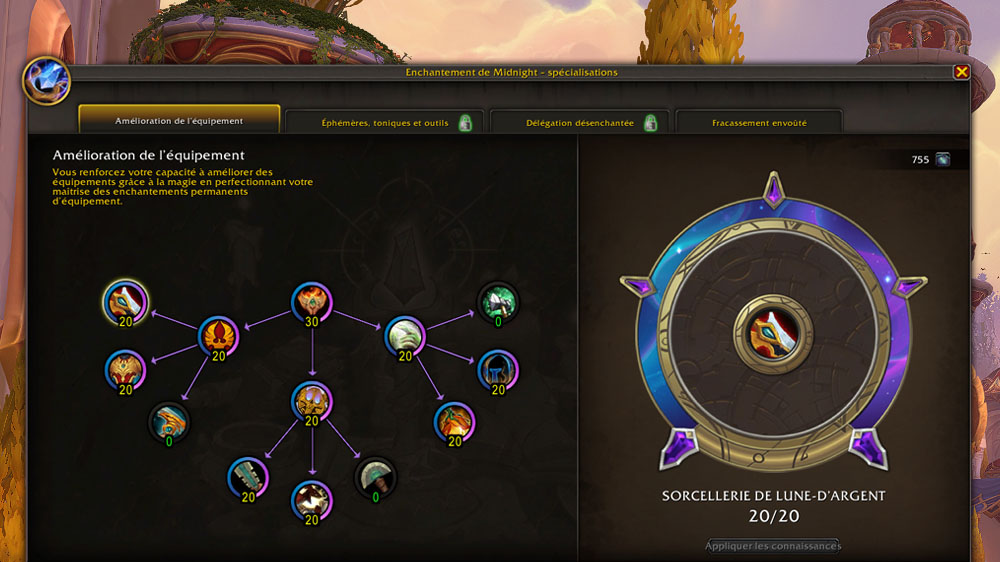
Task: Click Appliquer les connaissances button
Action: (x=773, y=546)
